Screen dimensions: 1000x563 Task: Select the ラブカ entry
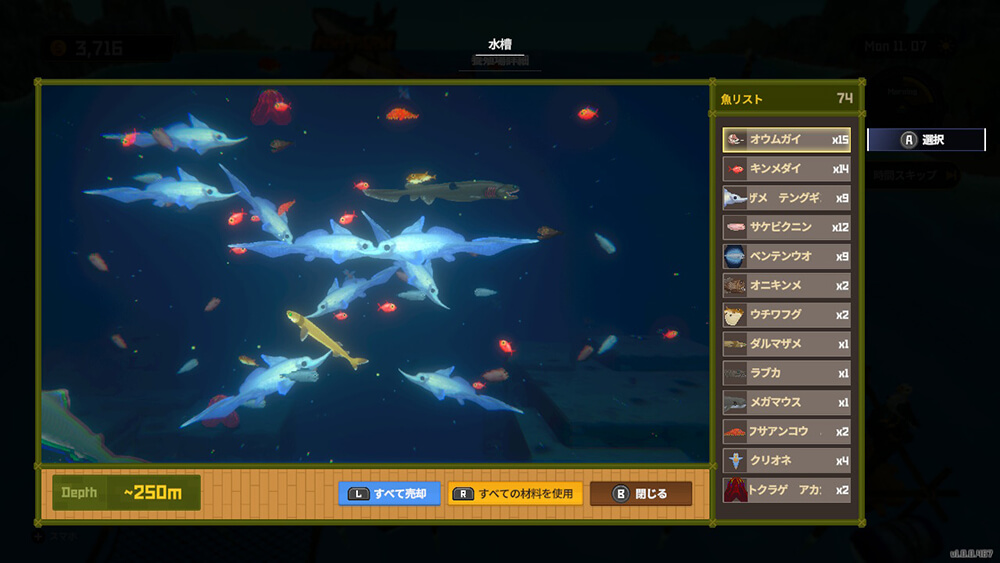786,373
